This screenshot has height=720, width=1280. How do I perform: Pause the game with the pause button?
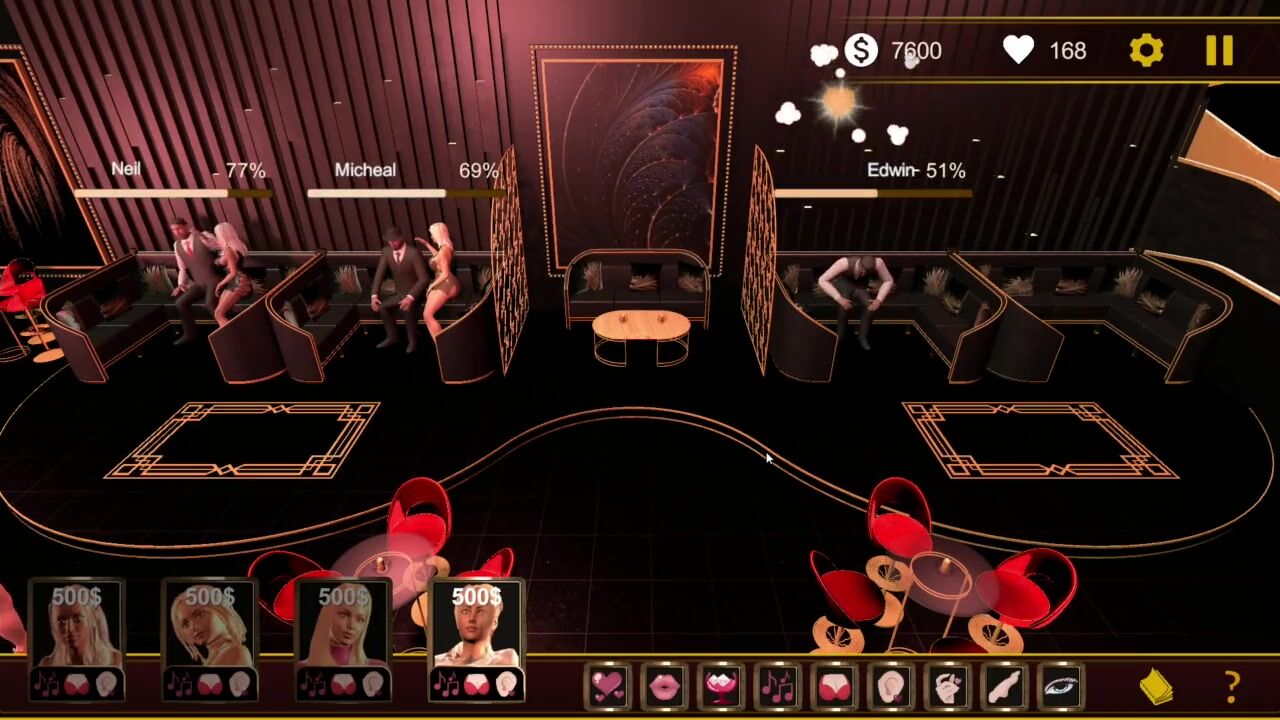tap(1219, 50)
